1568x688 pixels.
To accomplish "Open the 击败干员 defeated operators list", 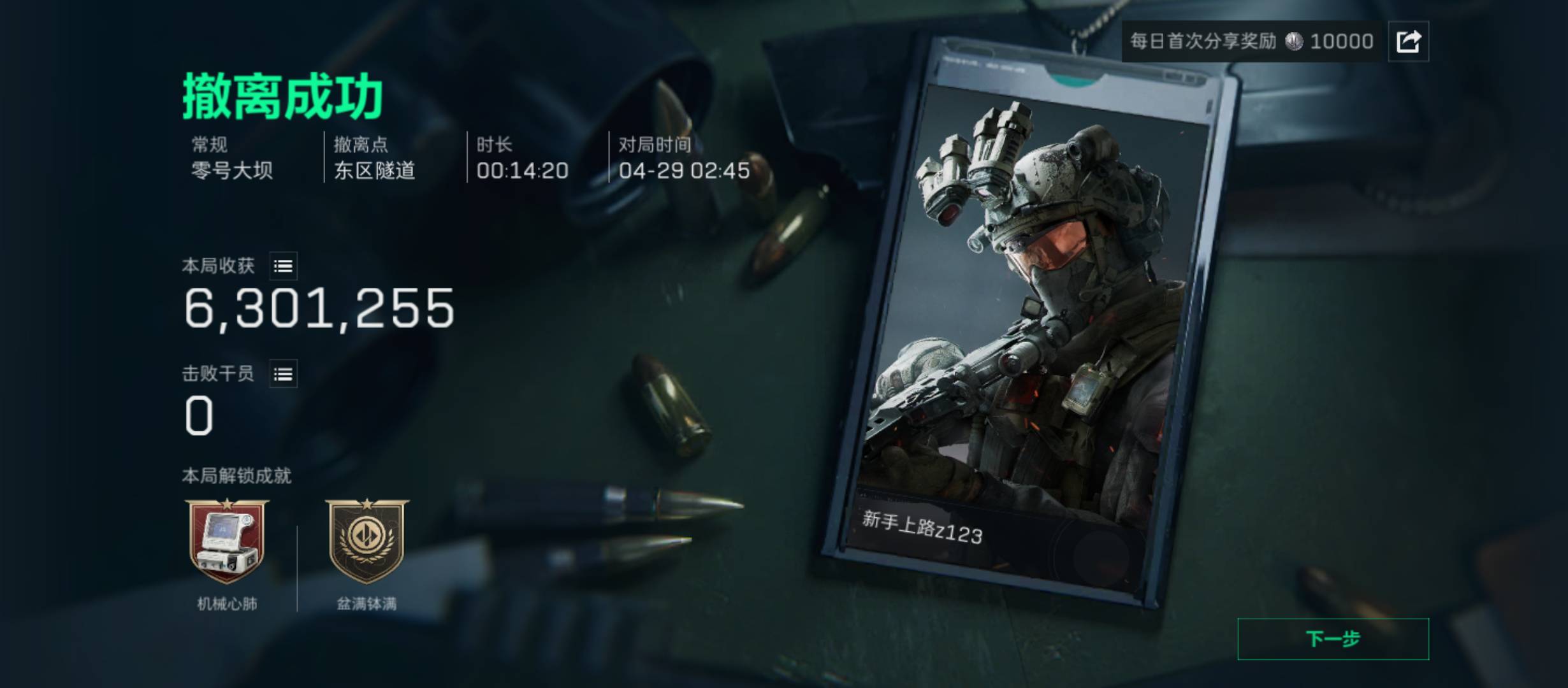I will click(x=283, y=374).
